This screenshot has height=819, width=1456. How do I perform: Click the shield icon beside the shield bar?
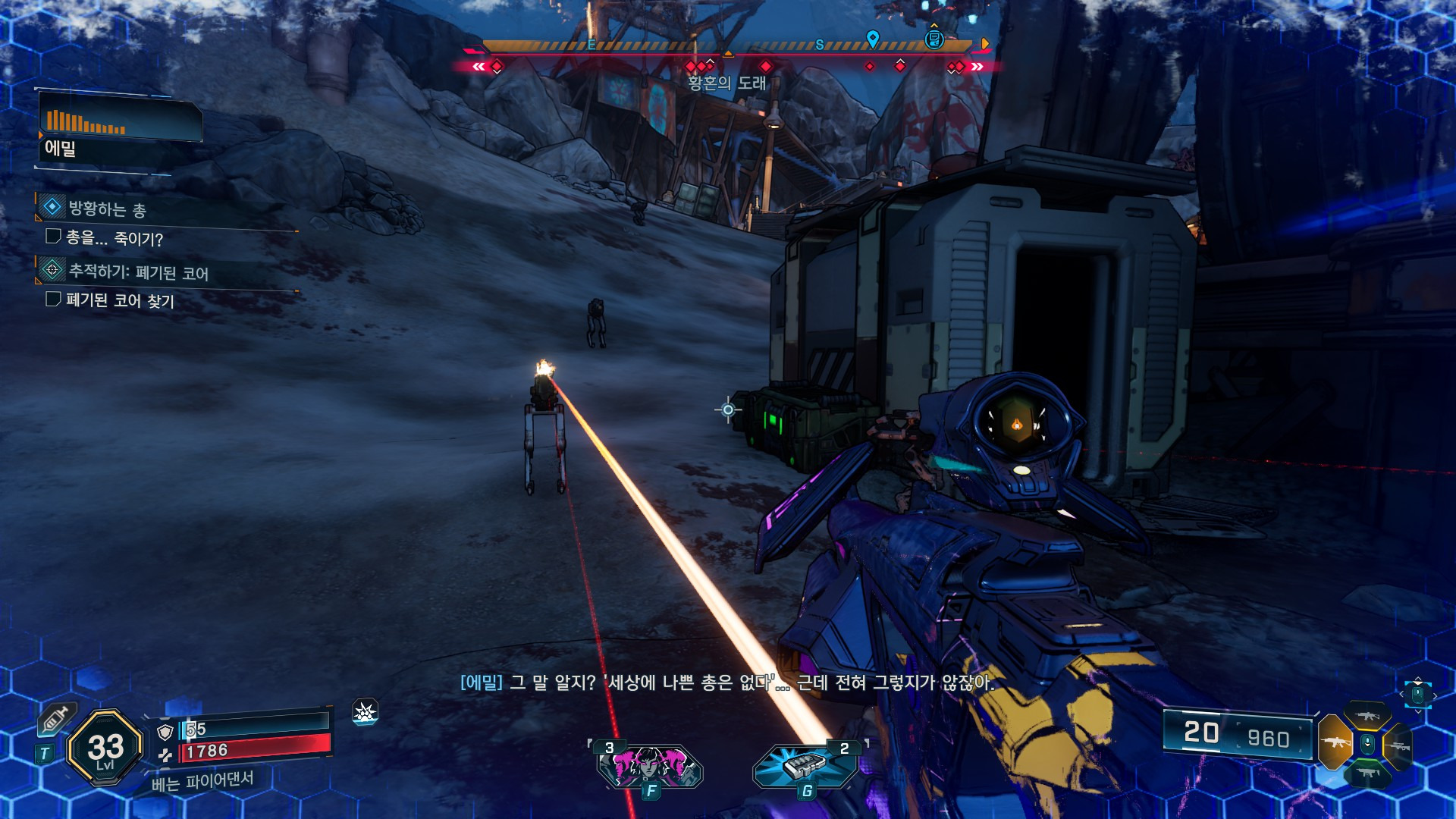click(x=165, y=732)
